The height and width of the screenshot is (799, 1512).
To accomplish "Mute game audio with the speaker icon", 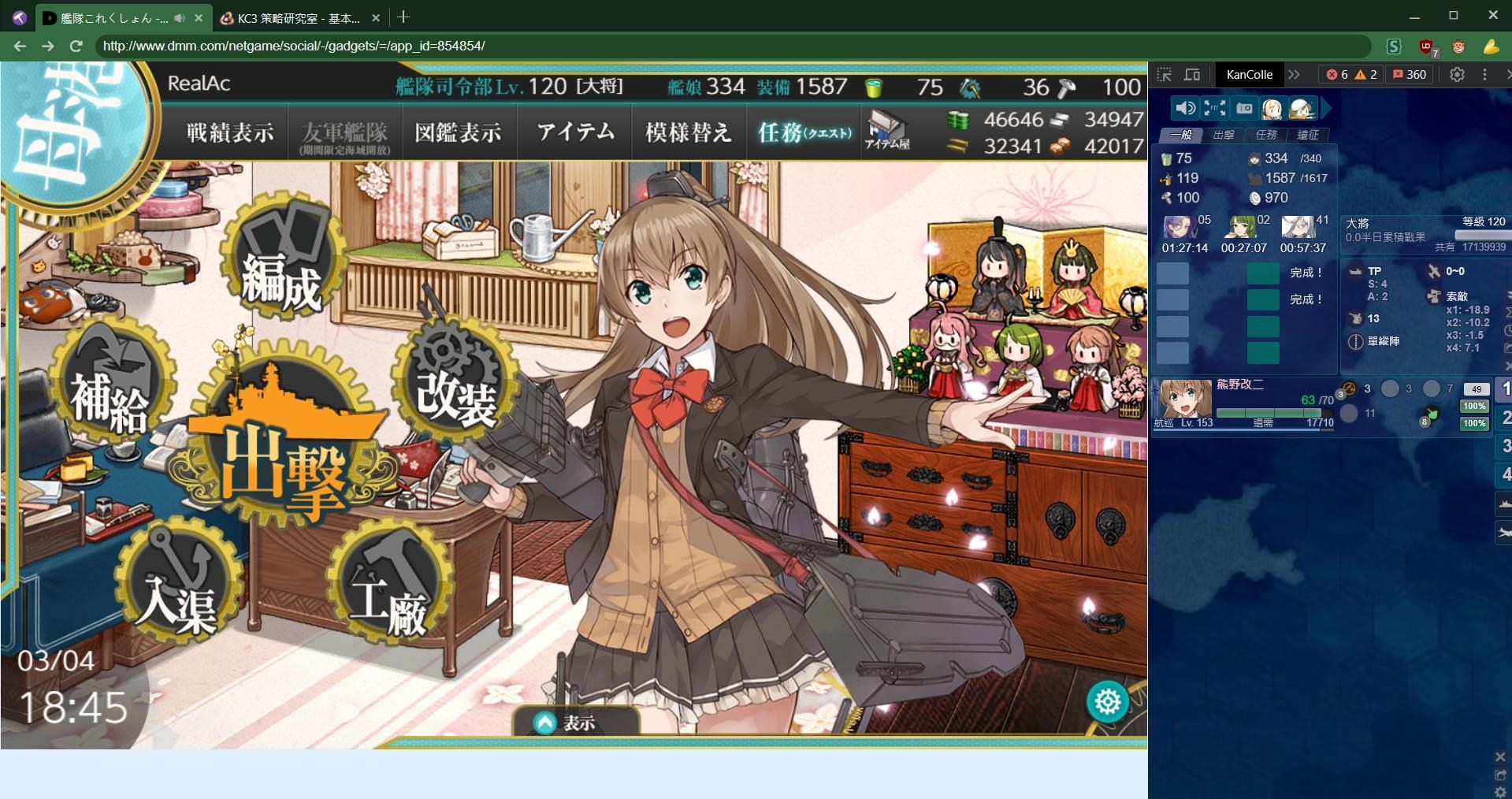I will pyautogui.click(x=1186, y=109).
